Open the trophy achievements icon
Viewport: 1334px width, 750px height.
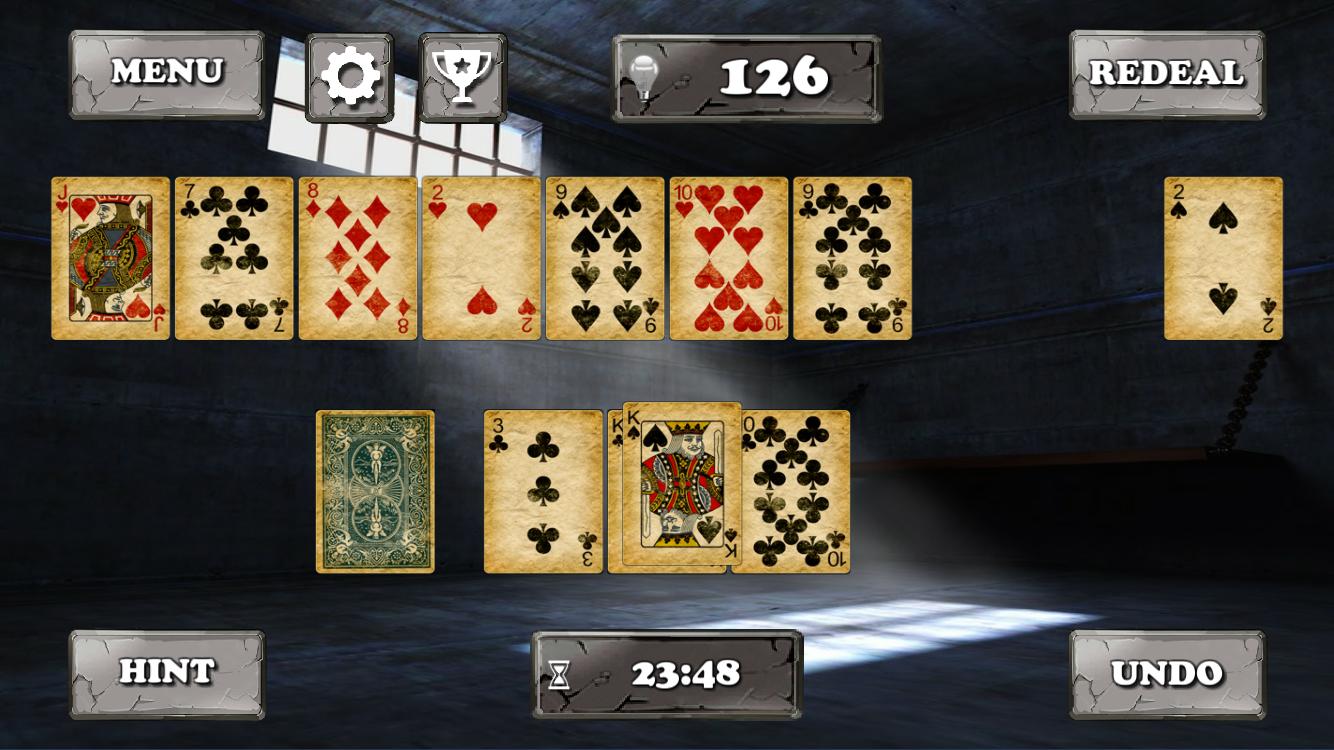[x=460, y=73]
